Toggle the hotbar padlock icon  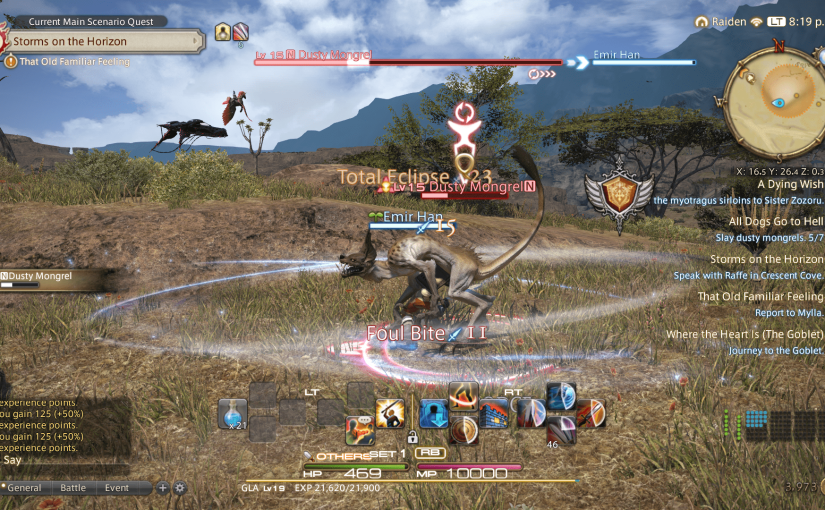pos(412,437)
